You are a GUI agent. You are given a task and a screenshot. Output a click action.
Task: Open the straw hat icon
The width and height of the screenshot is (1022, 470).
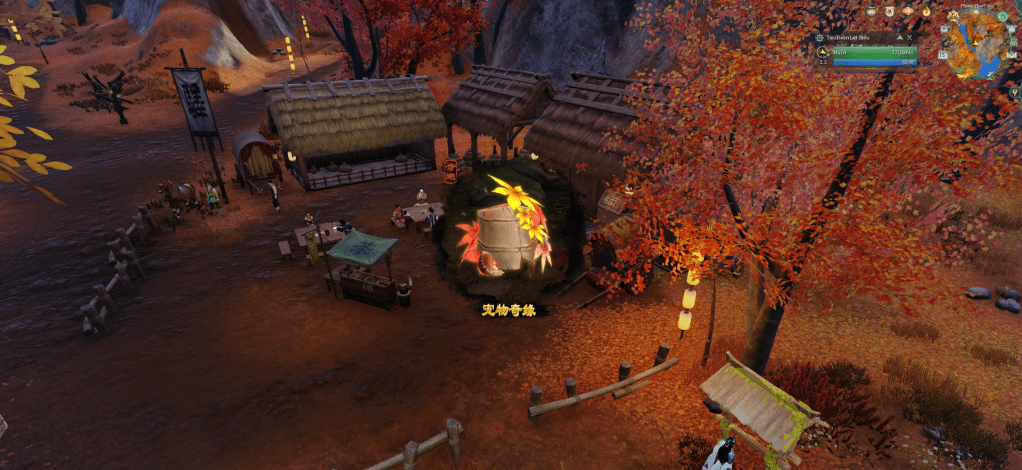point(871,11)
